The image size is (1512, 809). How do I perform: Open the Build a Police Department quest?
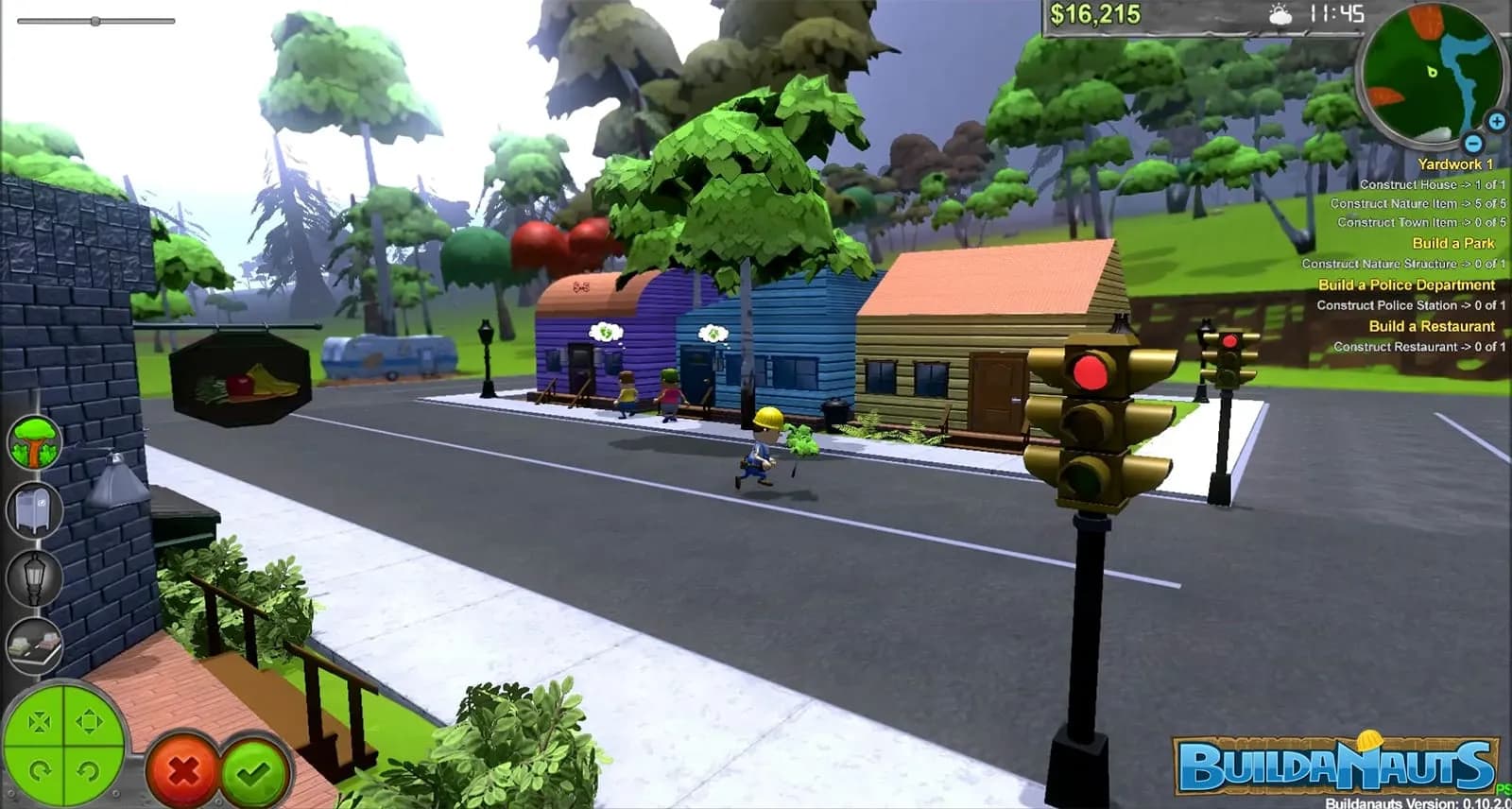(1405, 284)
